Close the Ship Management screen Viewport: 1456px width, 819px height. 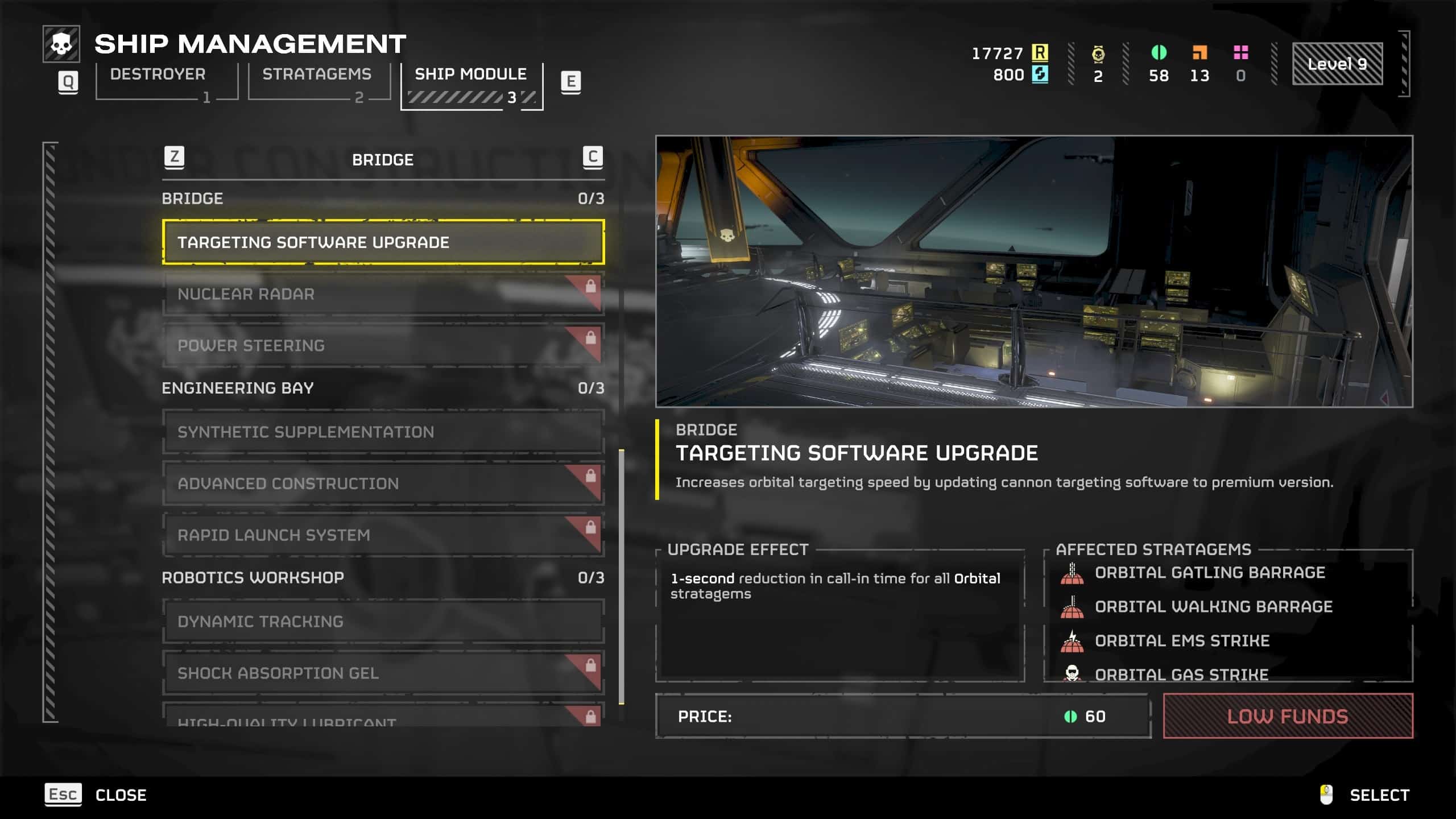tap(97, 795)
